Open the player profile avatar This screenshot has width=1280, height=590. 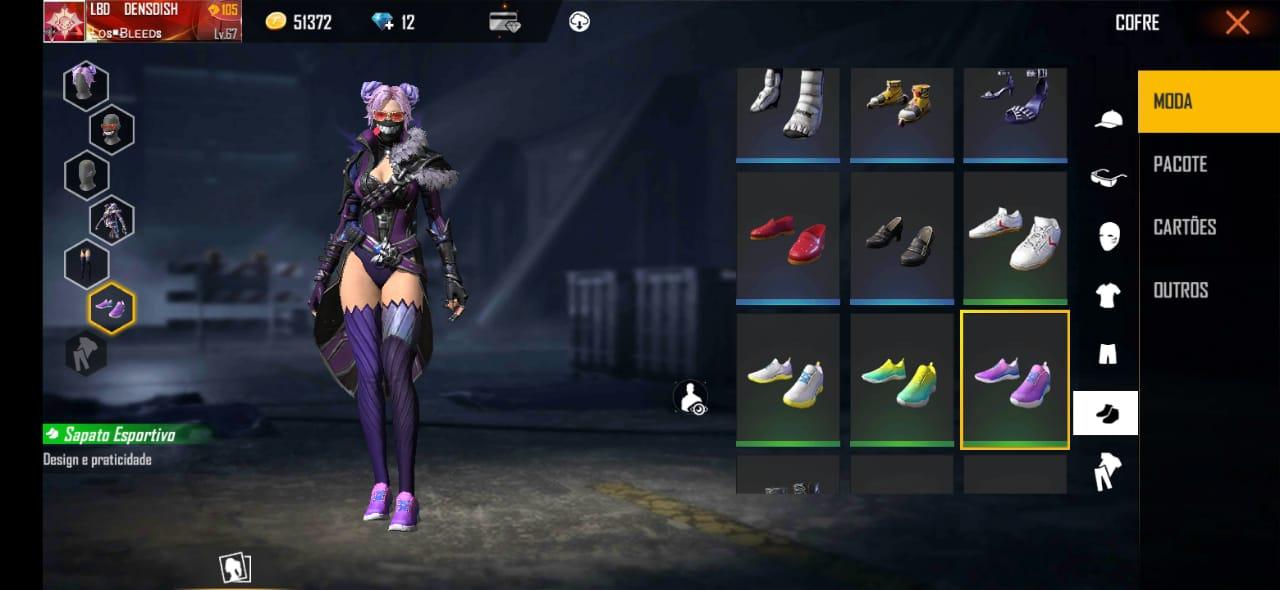tap(64, 21)
